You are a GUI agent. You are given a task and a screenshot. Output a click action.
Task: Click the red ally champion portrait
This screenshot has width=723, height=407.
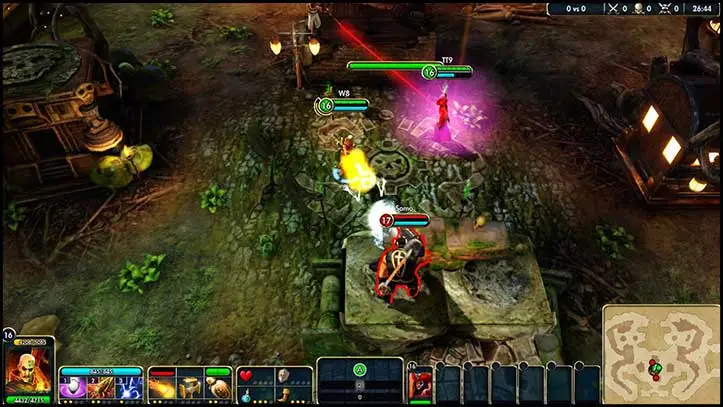tap(421, 384)
